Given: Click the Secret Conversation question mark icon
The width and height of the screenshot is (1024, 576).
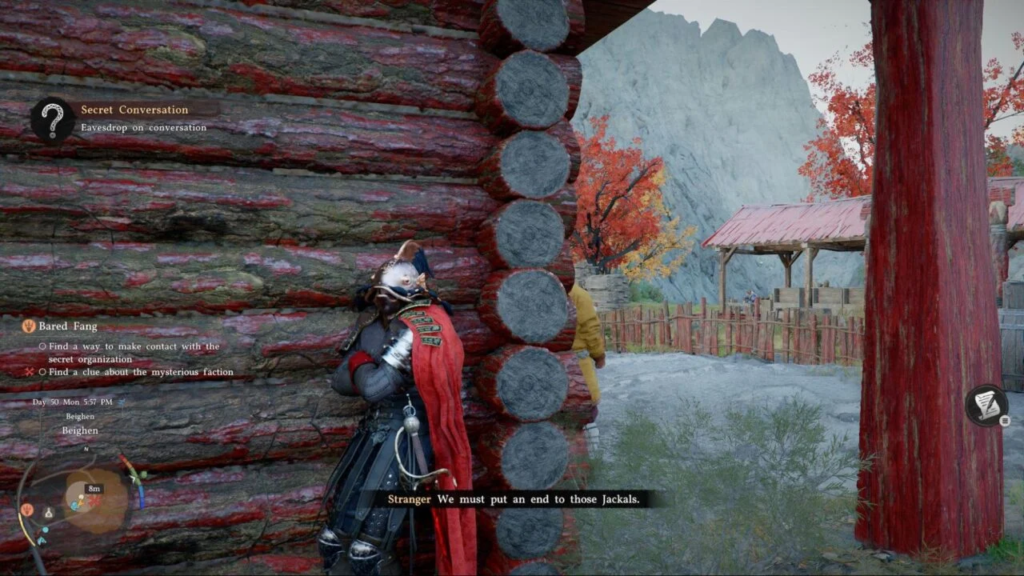Looking at the screenshot, I should (x=52, y=119).
